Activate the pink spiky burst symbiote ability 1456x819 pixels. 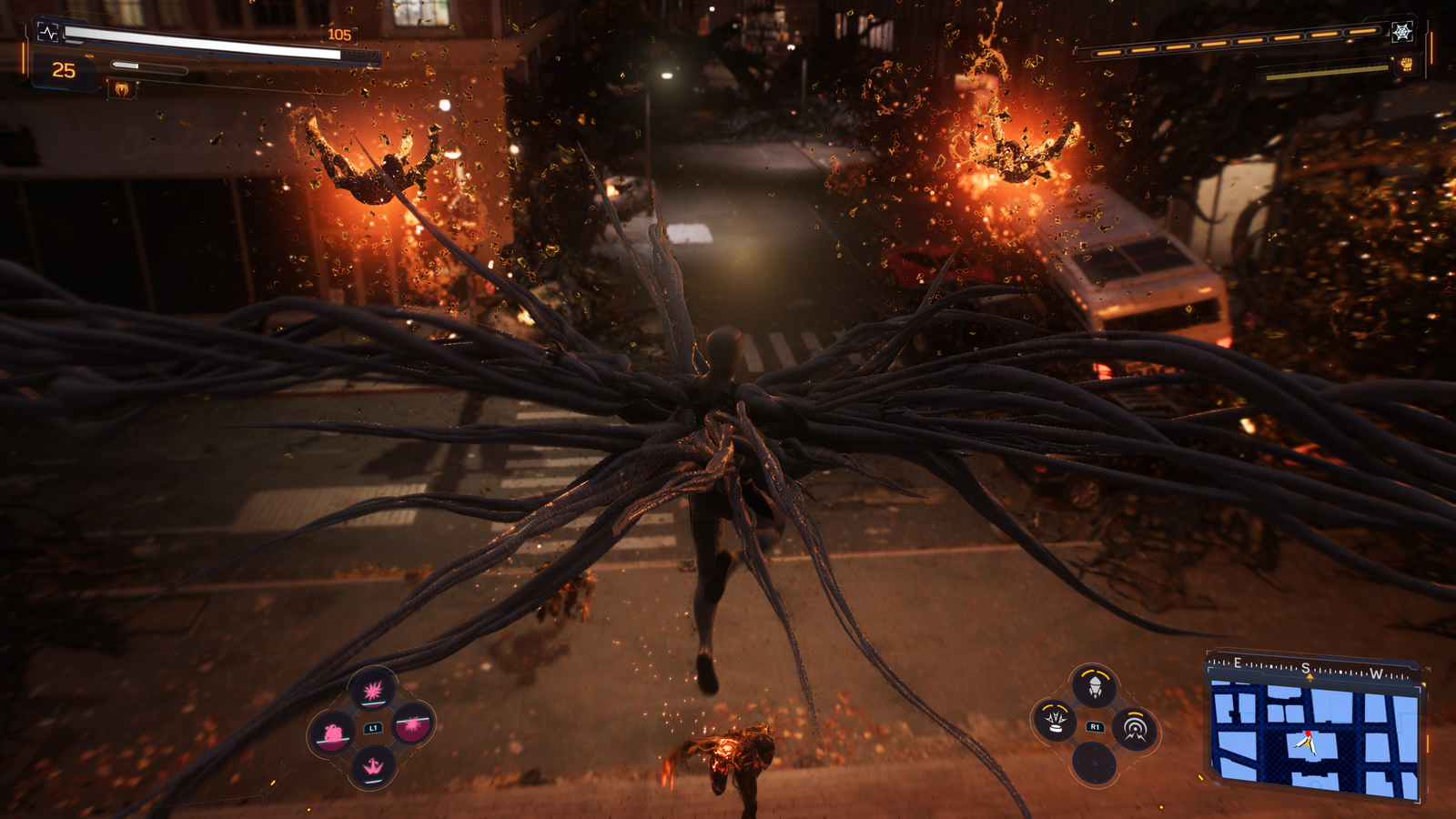coord(373,692)
